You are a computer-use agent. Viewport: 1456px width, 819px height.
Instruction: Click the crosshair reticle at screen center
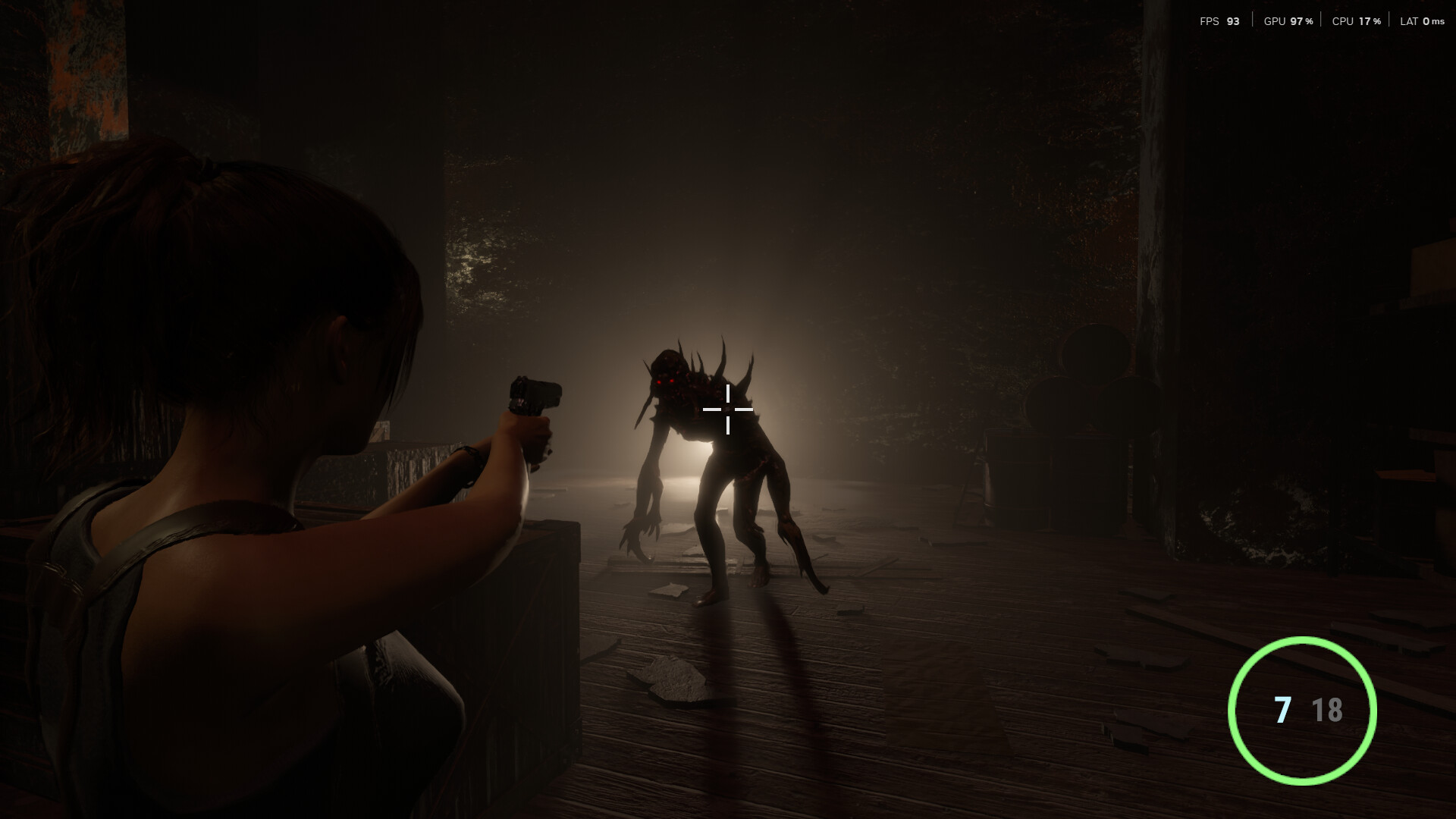pos(728,409)
